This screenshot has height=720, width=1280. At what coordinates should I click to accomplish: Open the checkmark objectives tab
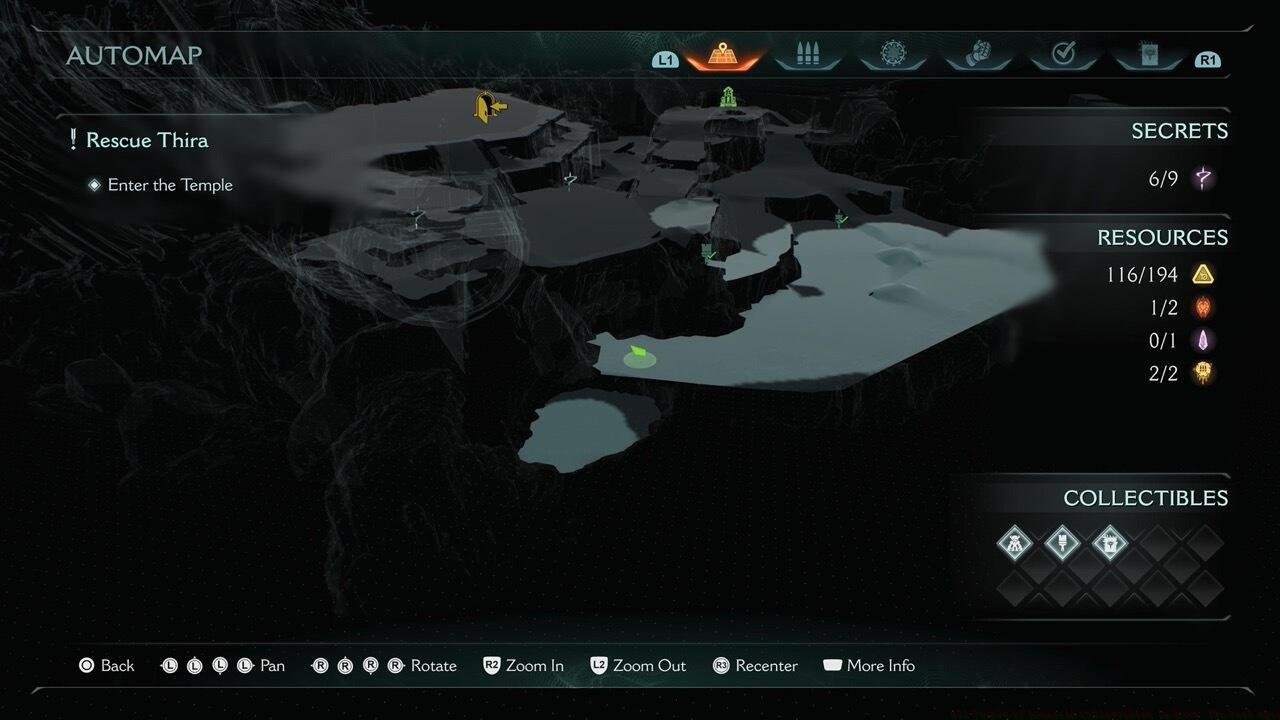pos(1063,55)
